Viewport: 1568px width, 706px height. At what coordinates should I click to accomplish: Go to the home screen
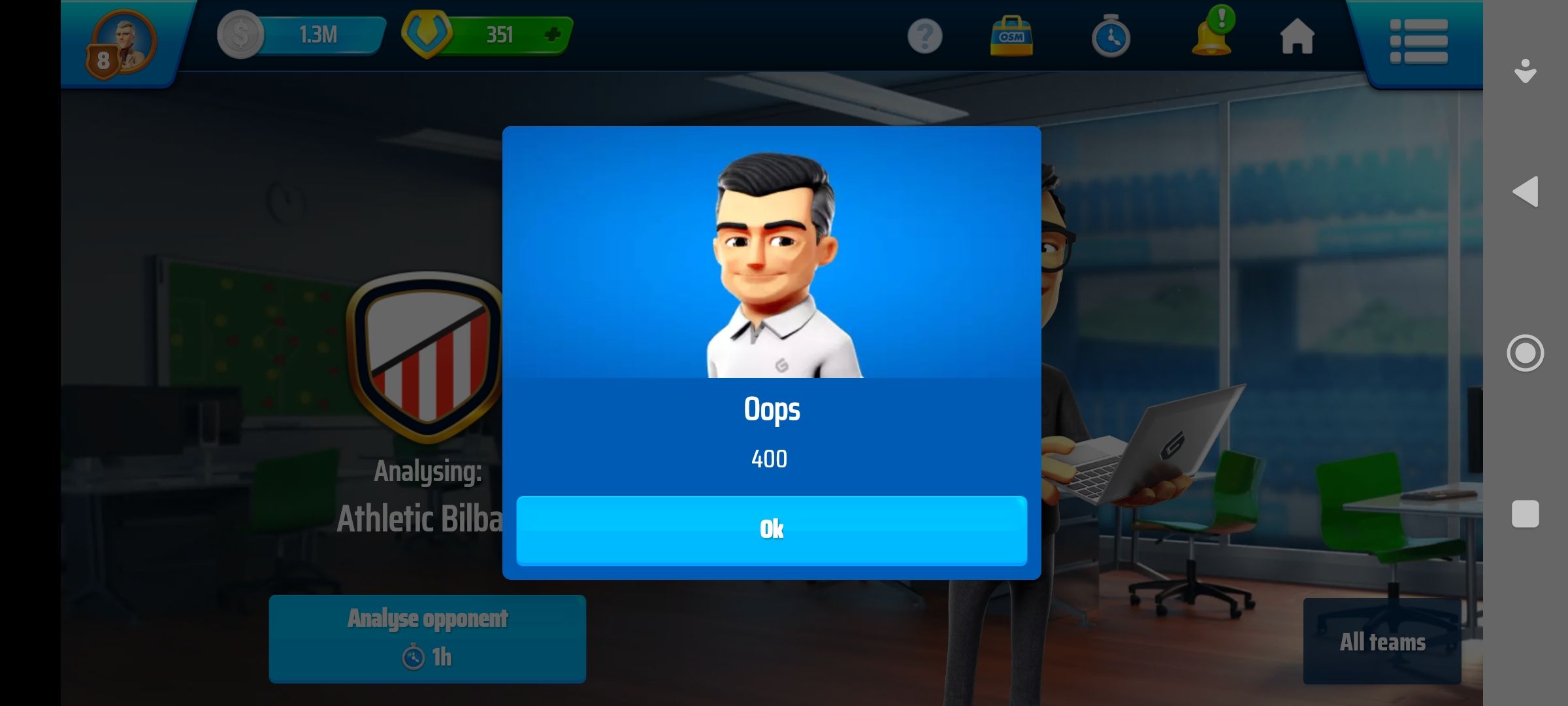click(x=1297, y=36)
